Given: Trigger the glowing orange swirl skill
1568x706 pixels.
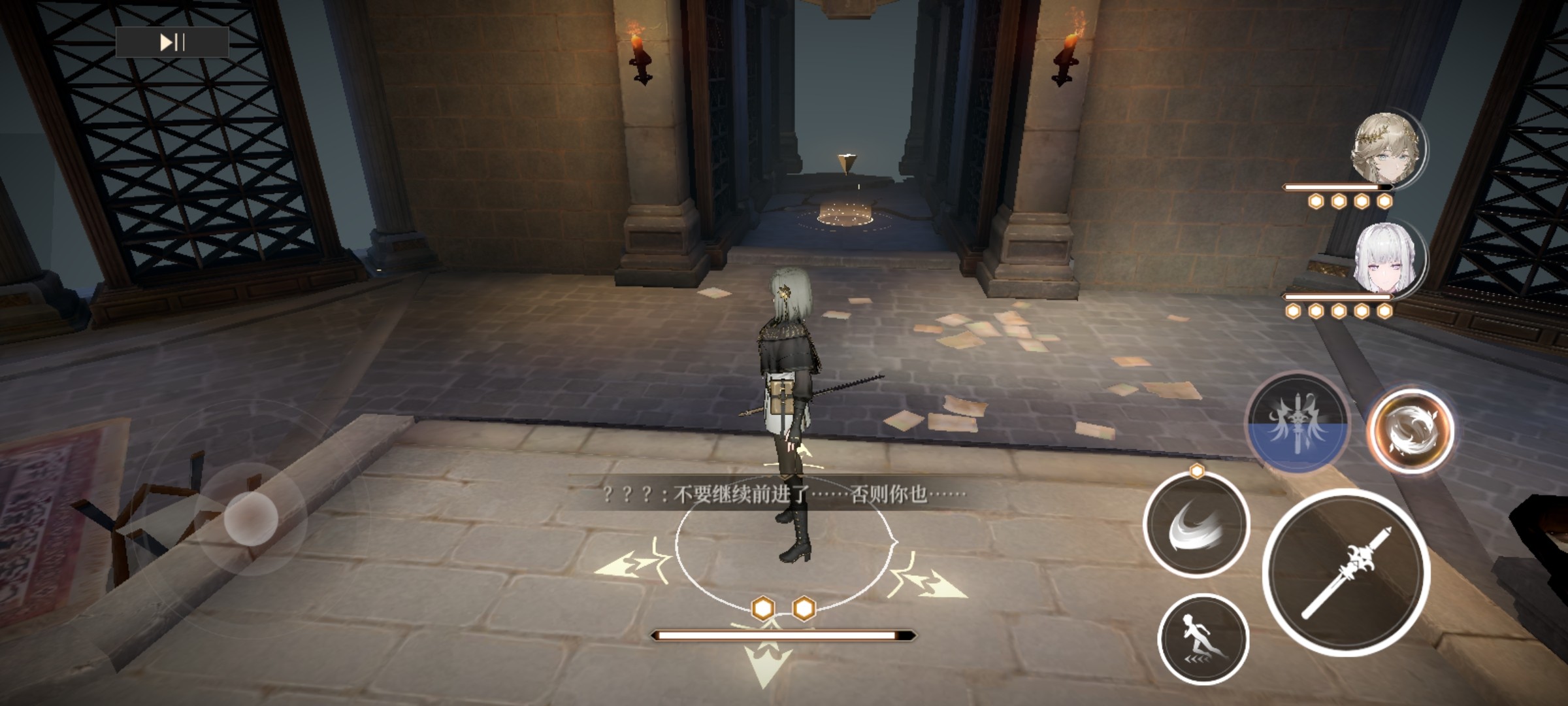Looking at the screenshot, I should (x=1411, y=430).
